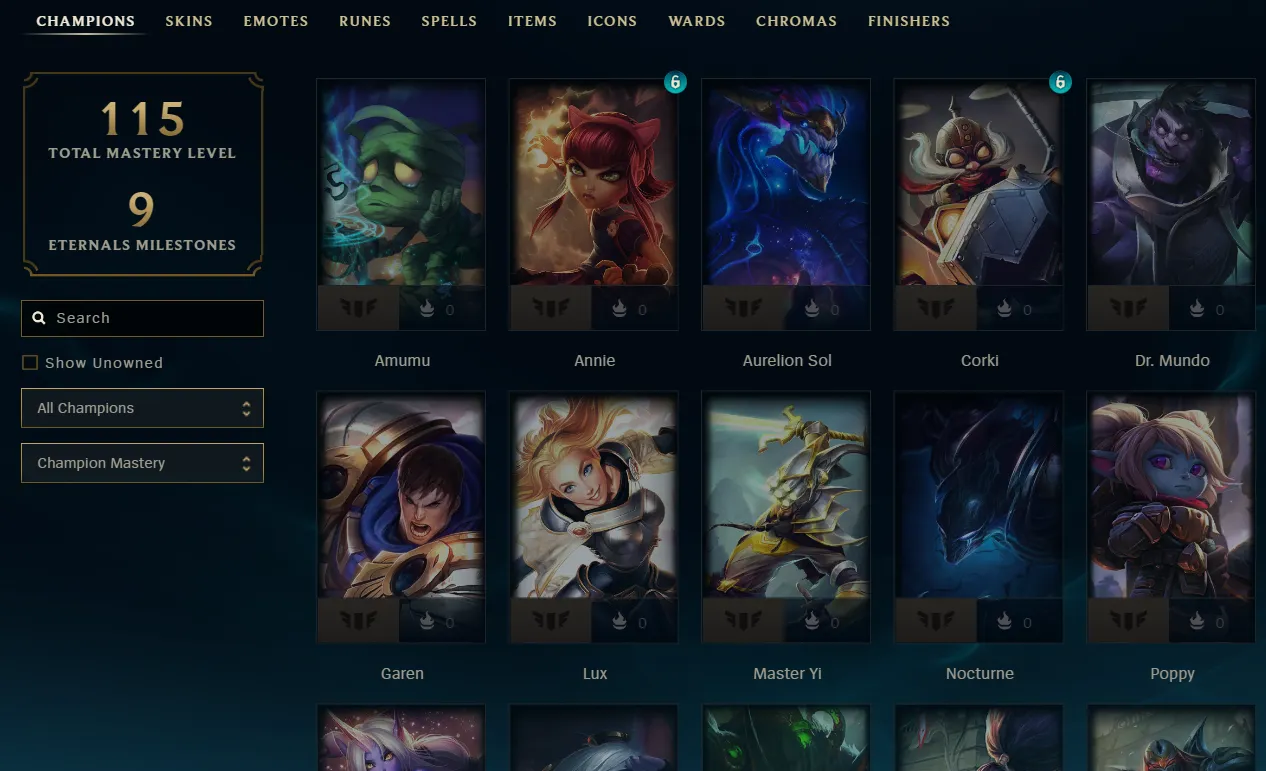Open the Emotes tab
The width and height of the screenshot is (1266, 771).
pos(276,21)
